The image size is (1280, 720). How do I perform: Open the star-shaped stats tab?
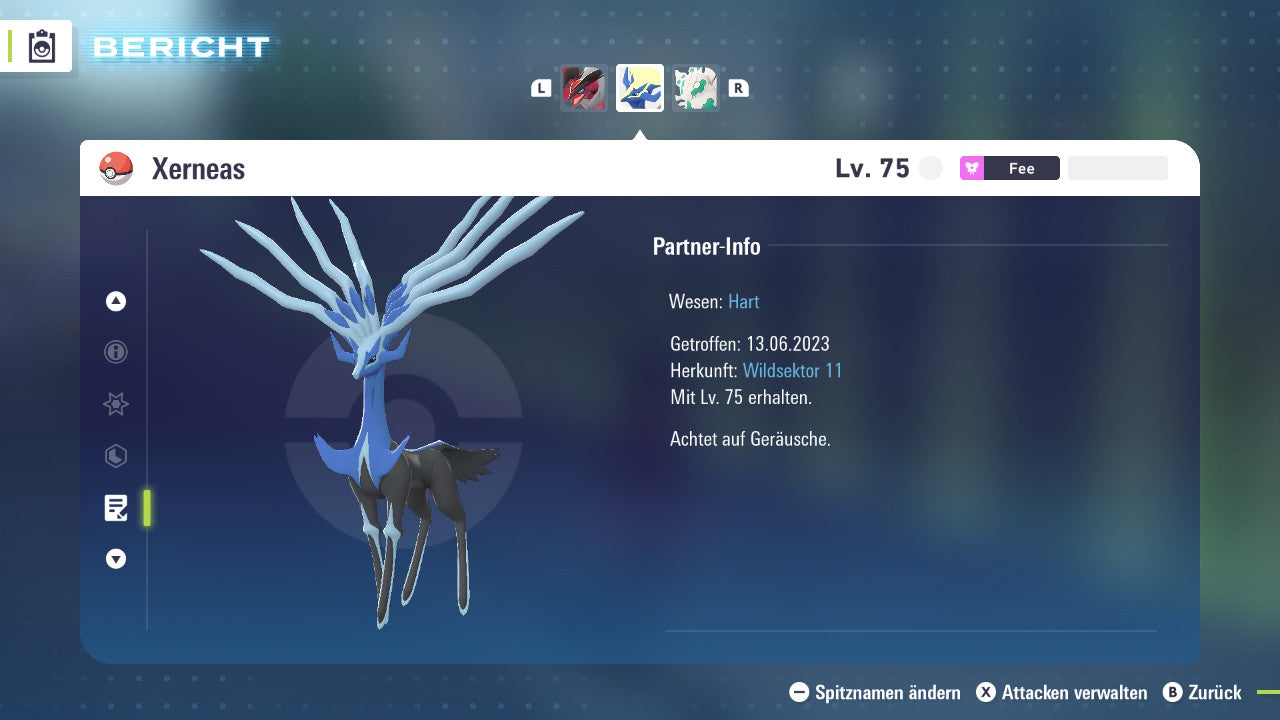116,404
